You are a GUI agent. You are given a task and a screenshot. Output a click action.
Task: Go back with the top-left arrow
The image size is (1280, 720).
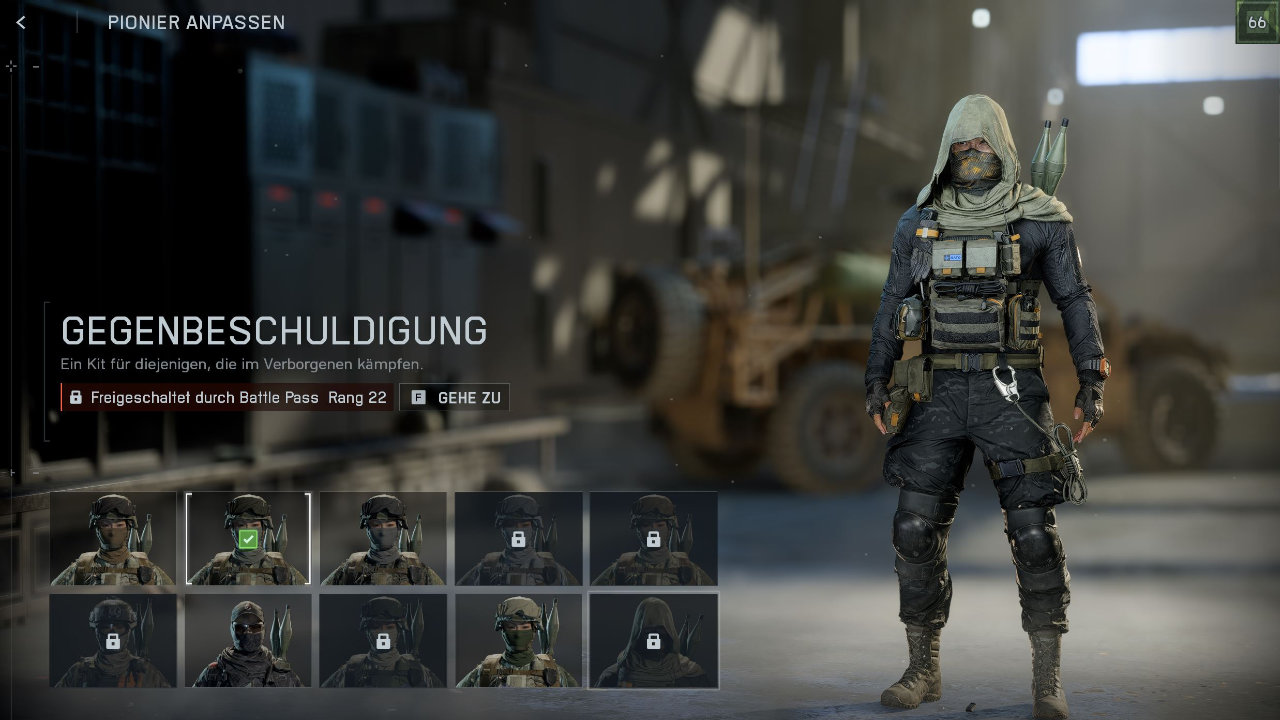(x=21, y=22)
